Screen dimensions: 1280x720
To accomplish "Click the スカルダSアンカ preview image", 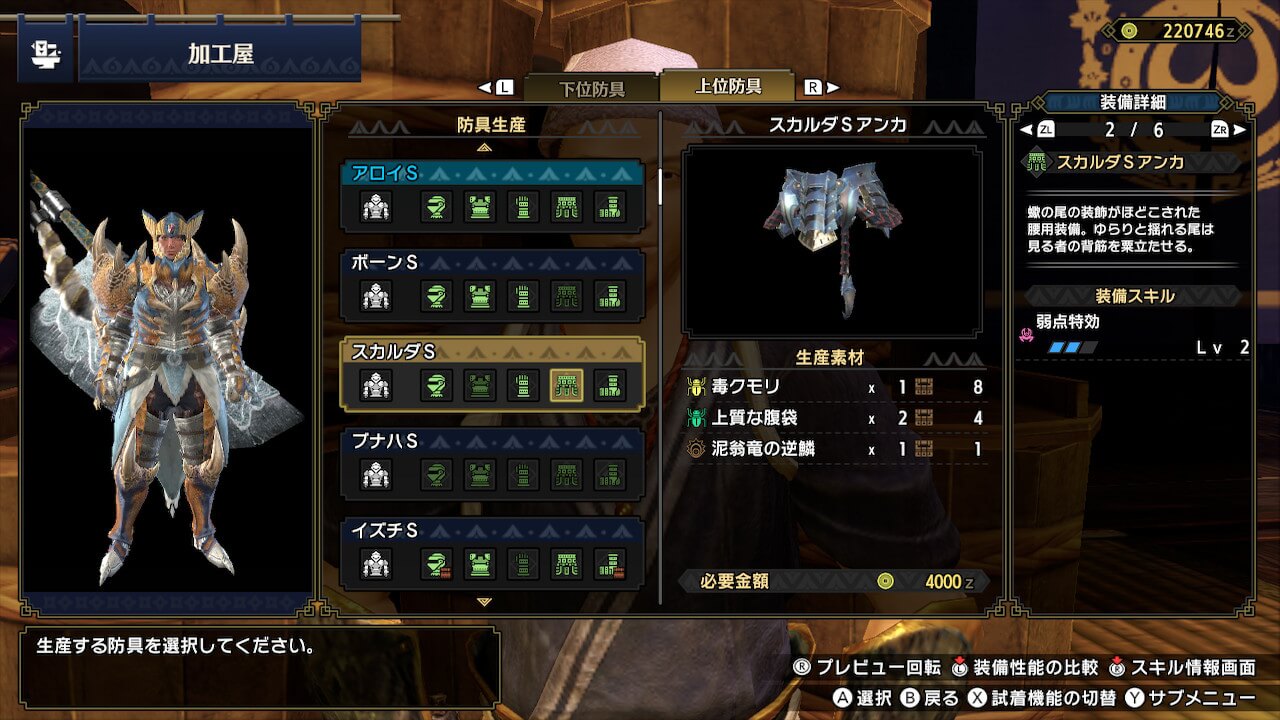I will [x=832, y=241].
